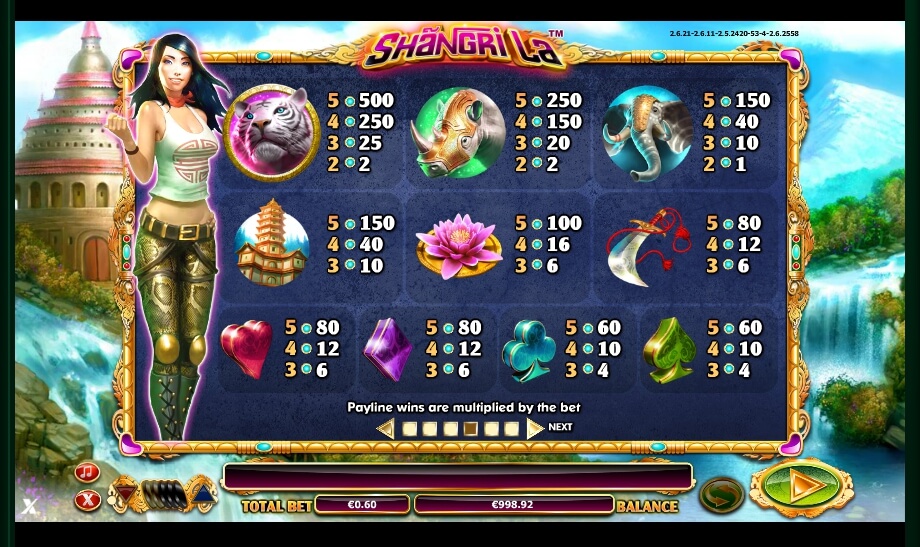Screen dimensions: 920x547
Task: Jump to the last paytable page dot
Action: tap(512, 429)
